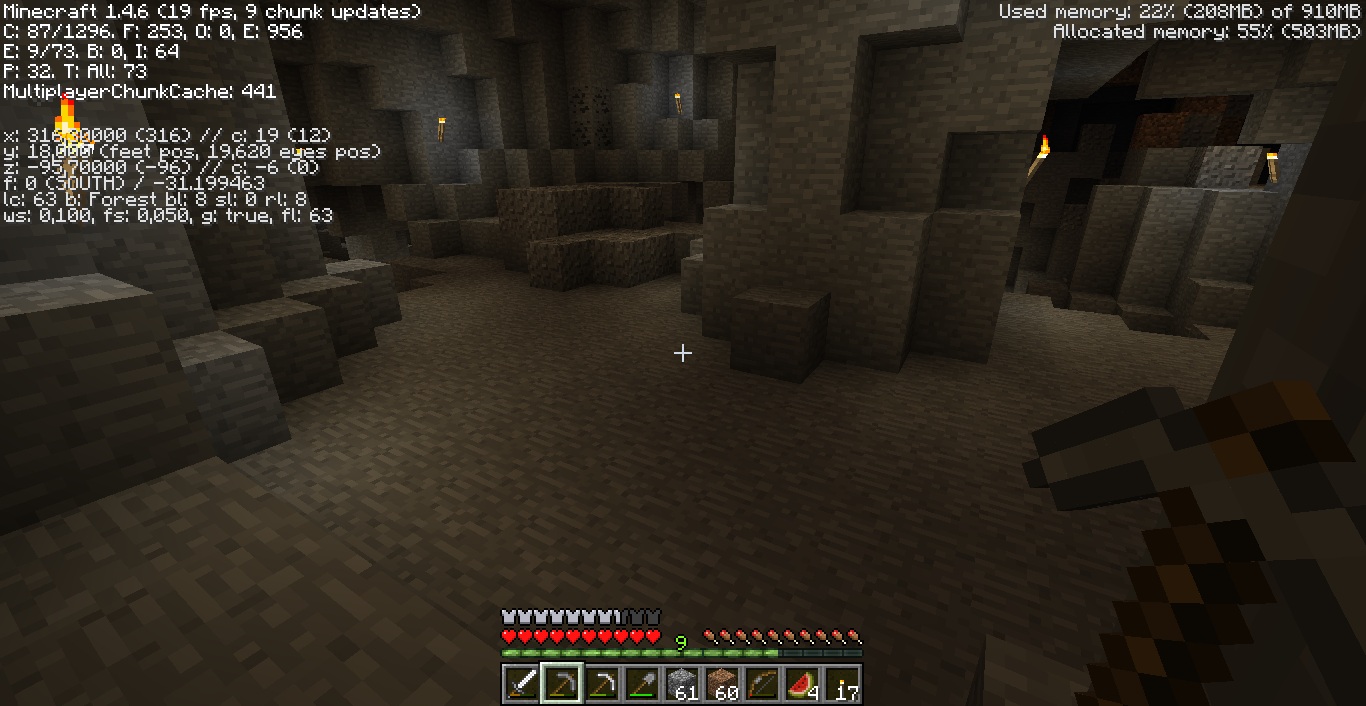Choose the torch stack of 17
1366x706 pixels.
[842, 685]
